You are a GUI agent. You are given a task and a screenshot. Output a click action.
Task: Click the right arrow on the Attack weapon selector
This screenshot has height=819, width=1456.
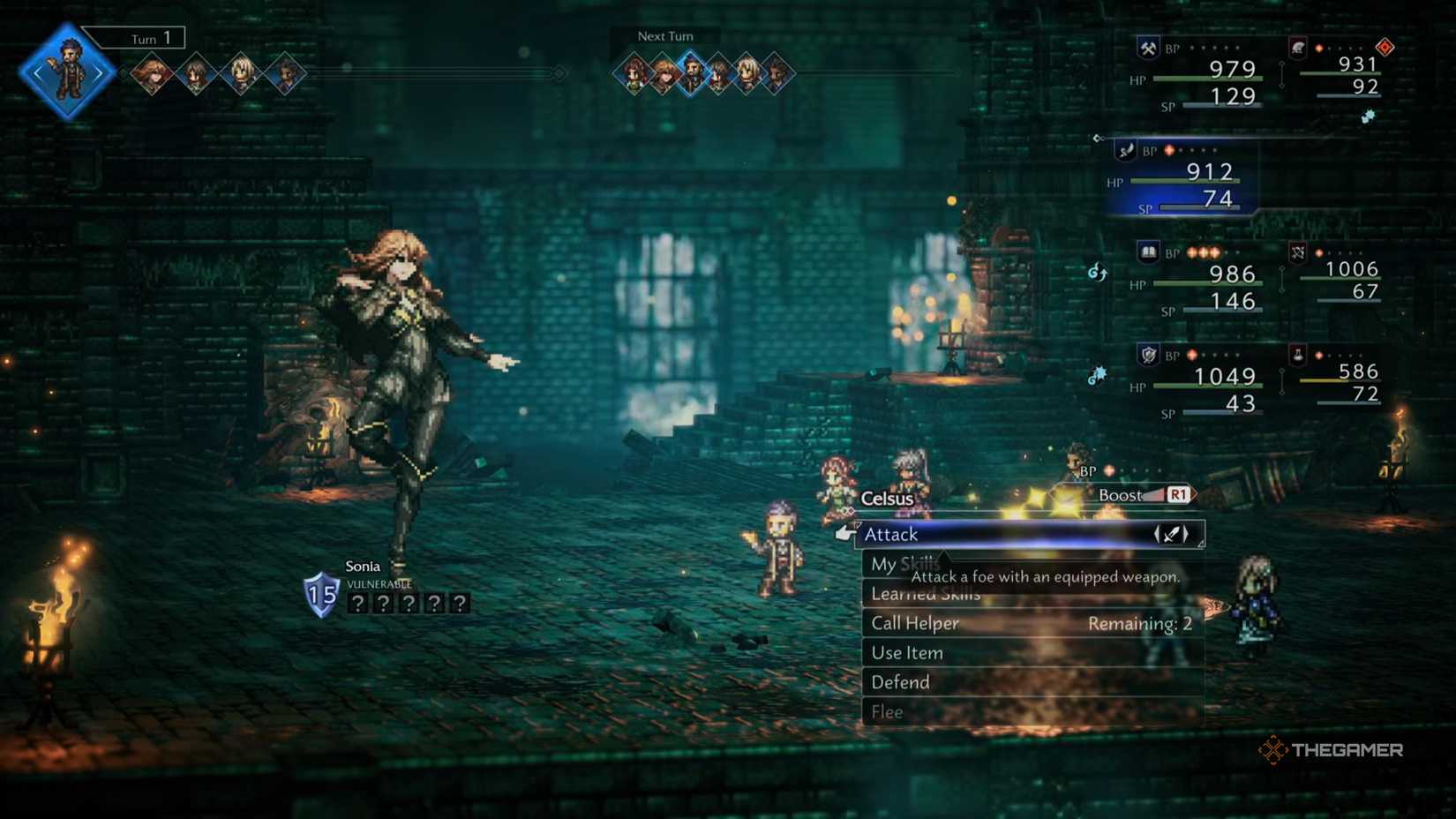1185,535
